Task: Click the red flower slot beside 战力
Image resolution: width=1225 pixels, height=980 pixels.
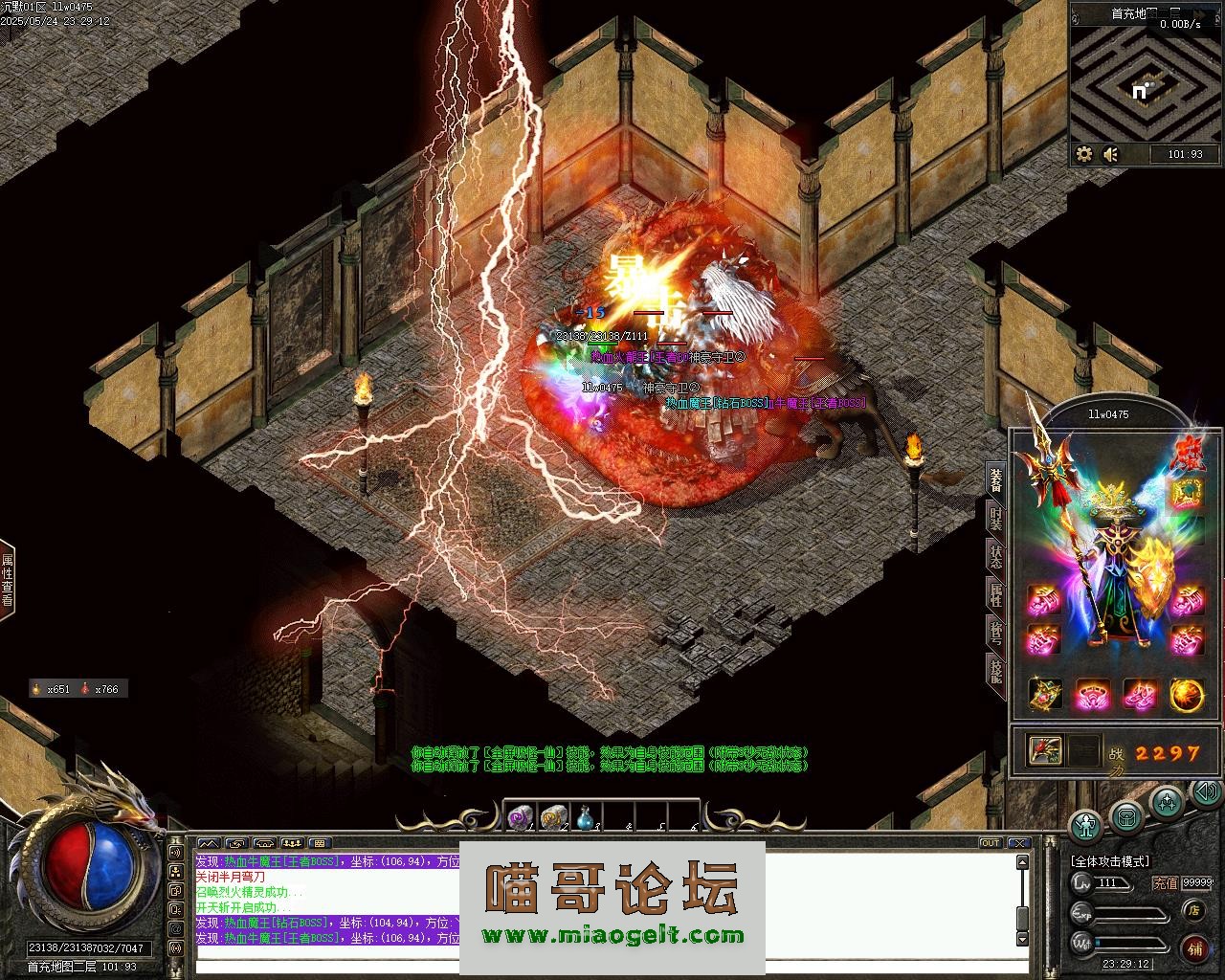Action: pyautogui.click(x=1045, y=750)
